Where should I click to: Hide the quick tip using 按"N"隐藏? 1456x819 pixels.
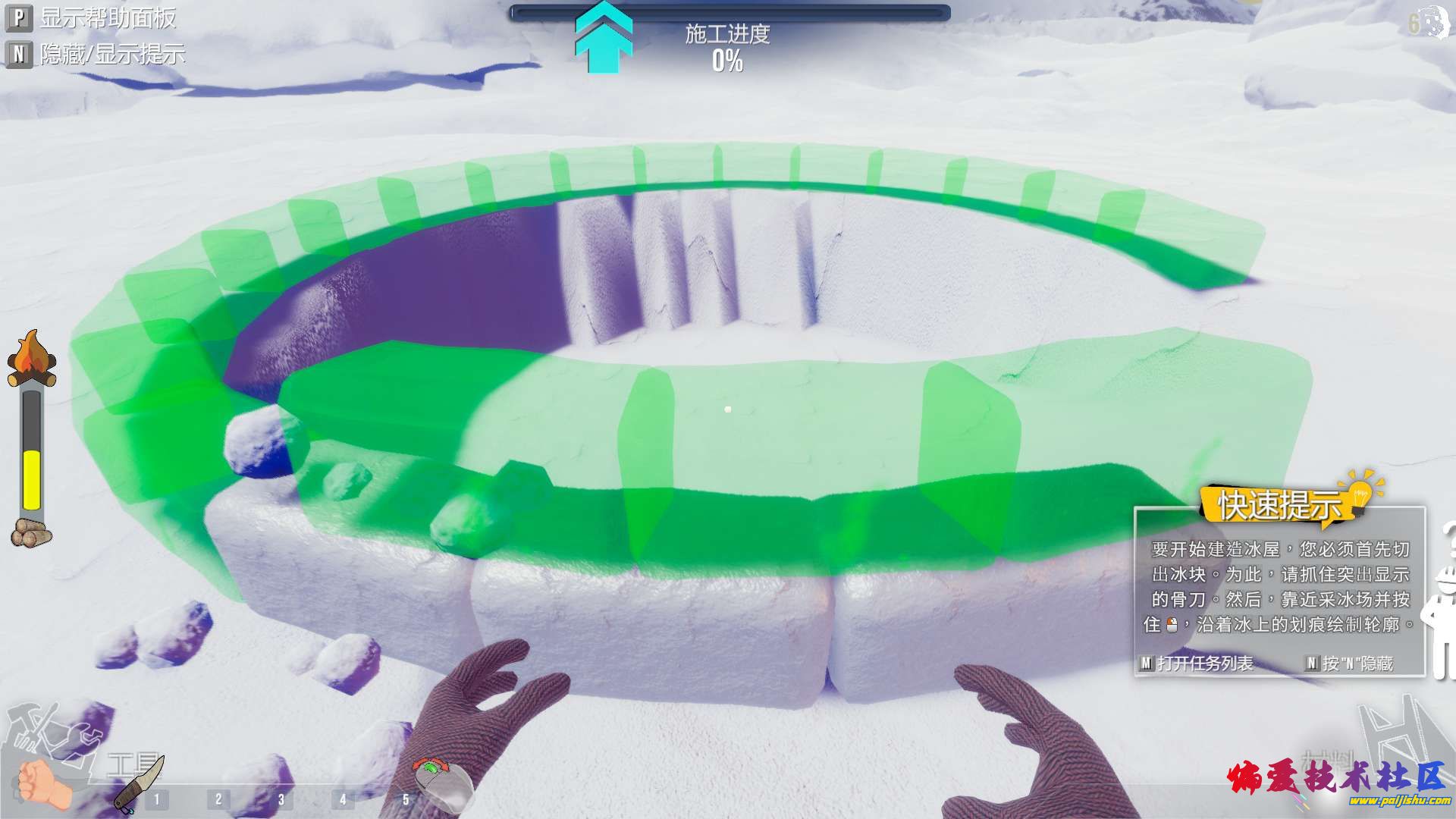point(1351,663)
